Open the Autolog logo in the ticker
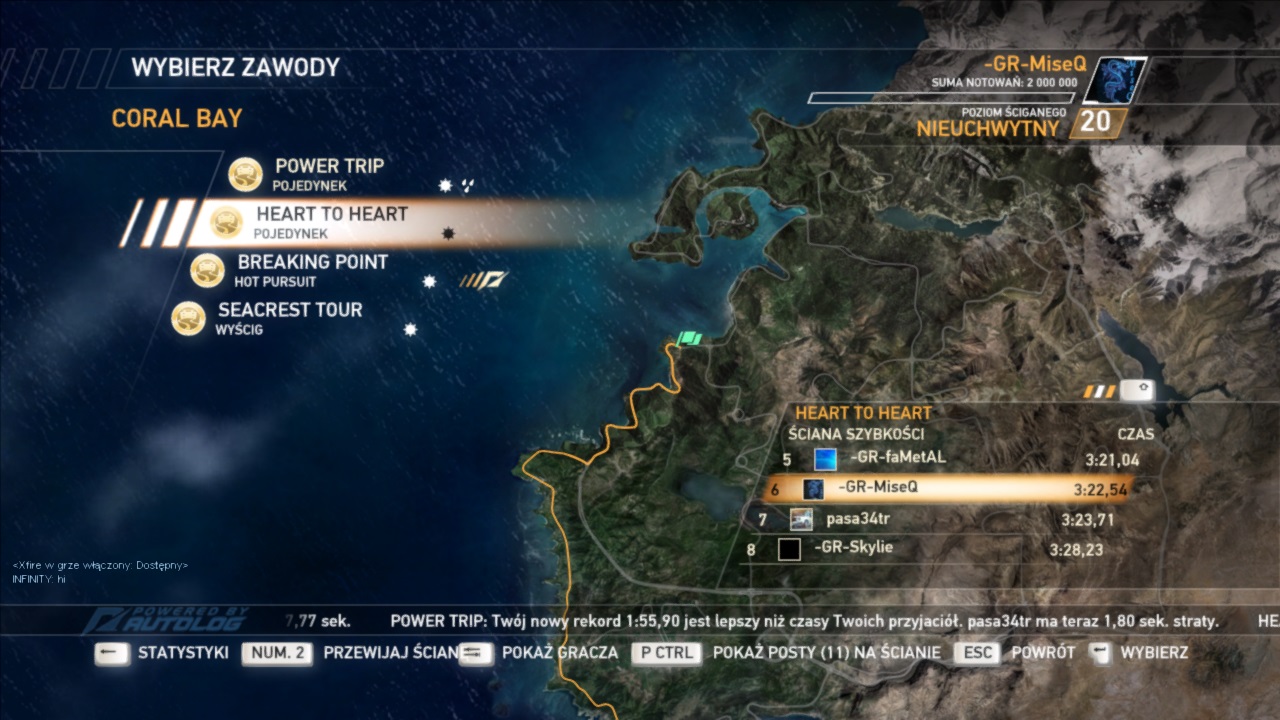Screen dimensions: 1280x720 (x=166, y=620)
